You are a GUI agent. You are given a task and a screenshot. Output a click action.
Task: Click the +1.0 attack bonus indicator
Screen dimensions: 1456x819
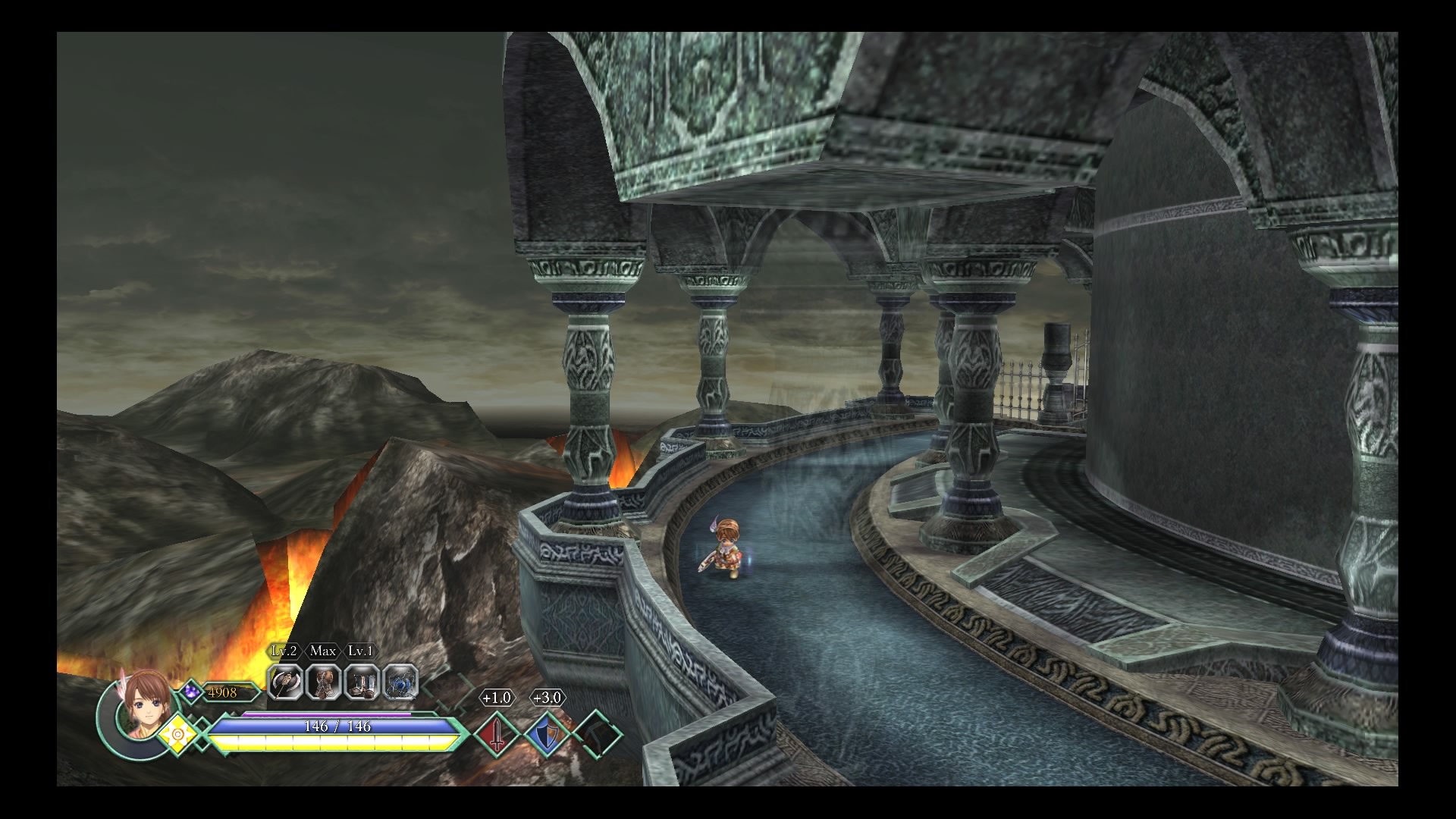pos(496,697)
